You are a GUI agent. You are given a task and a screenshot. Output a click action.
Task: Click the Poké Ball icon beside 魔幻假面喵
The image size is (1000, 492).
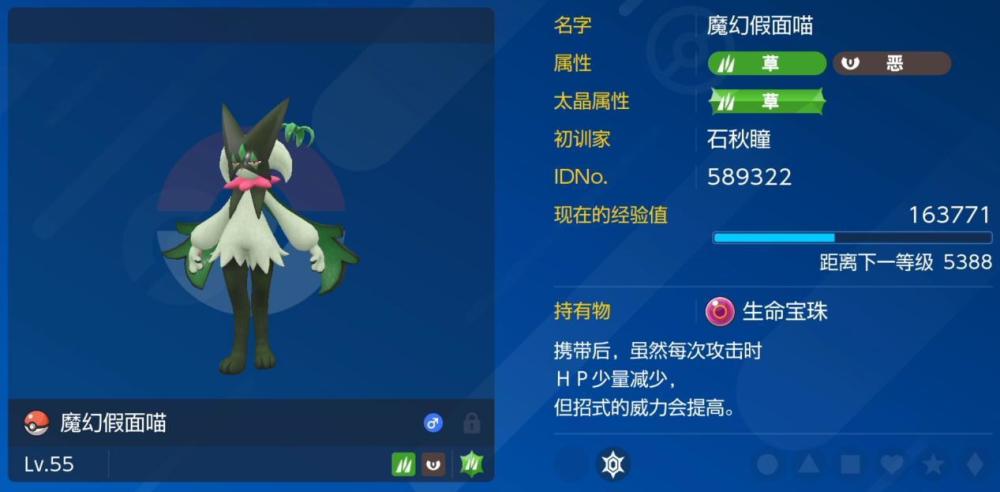click(x=36, y=423)
